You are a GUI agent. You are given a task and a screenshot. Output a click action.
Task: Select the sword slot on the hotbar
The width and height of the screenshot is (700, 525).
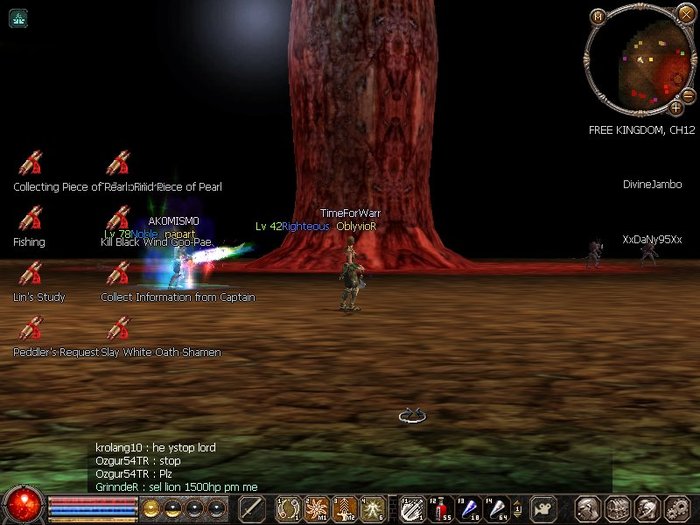click(252, 508)
